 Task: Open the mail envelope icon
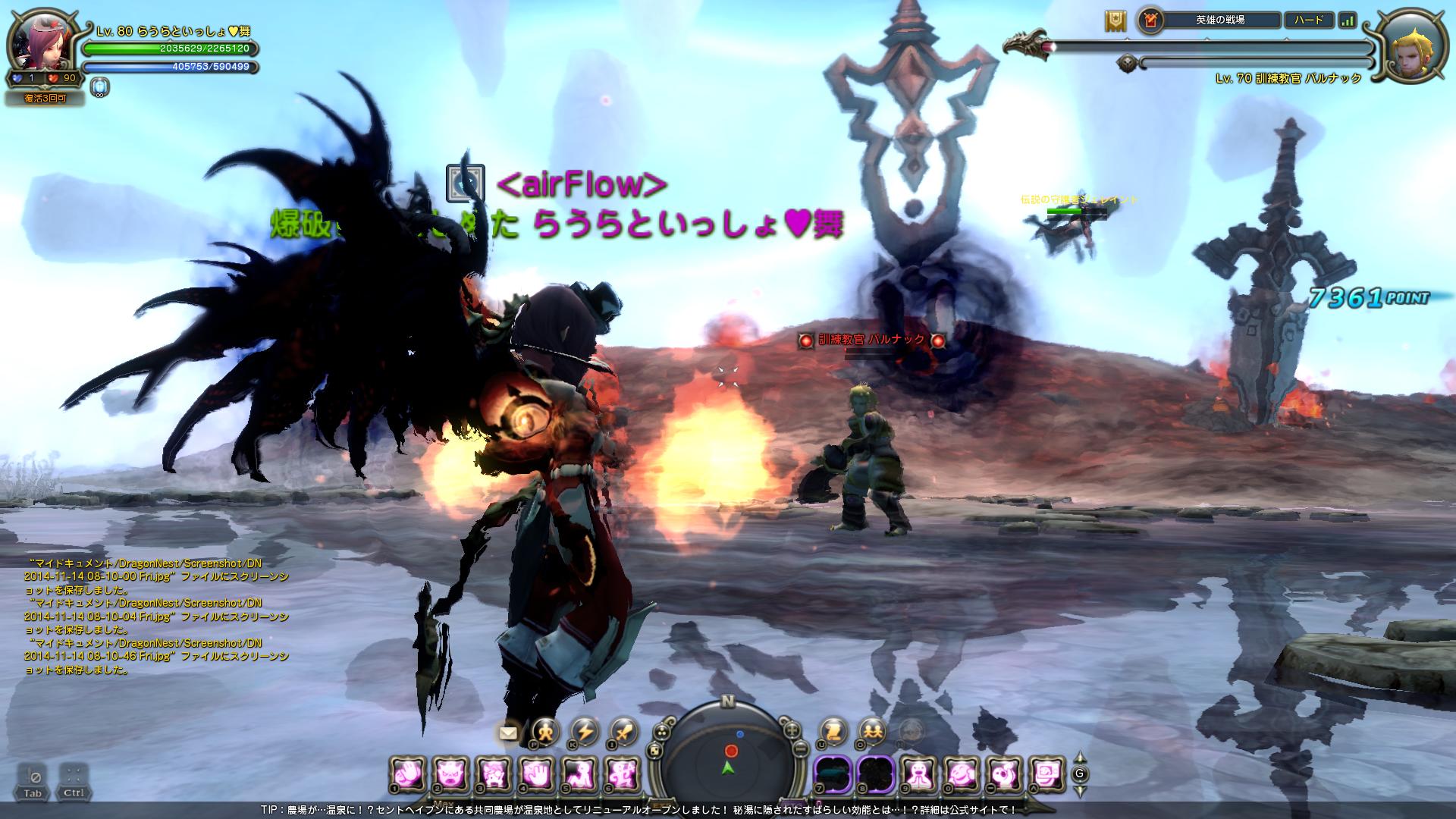coord(508,733)
